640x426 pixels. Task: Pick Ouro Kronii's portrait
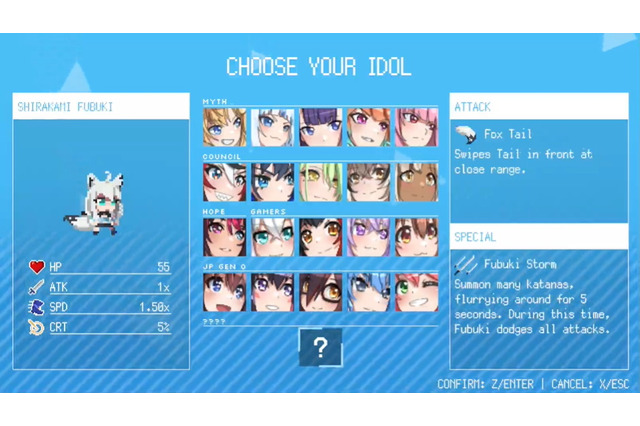272,183
